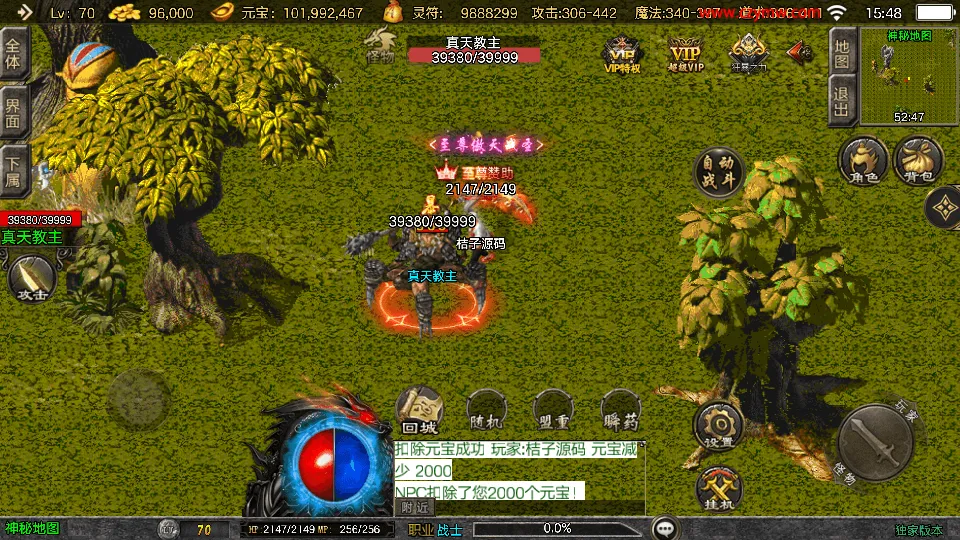The height and width of the screenshot is (540, 960).
Task: Toggle 自动战斗 auto-battle
Action: pyautogui.click(x=719, y=172)
